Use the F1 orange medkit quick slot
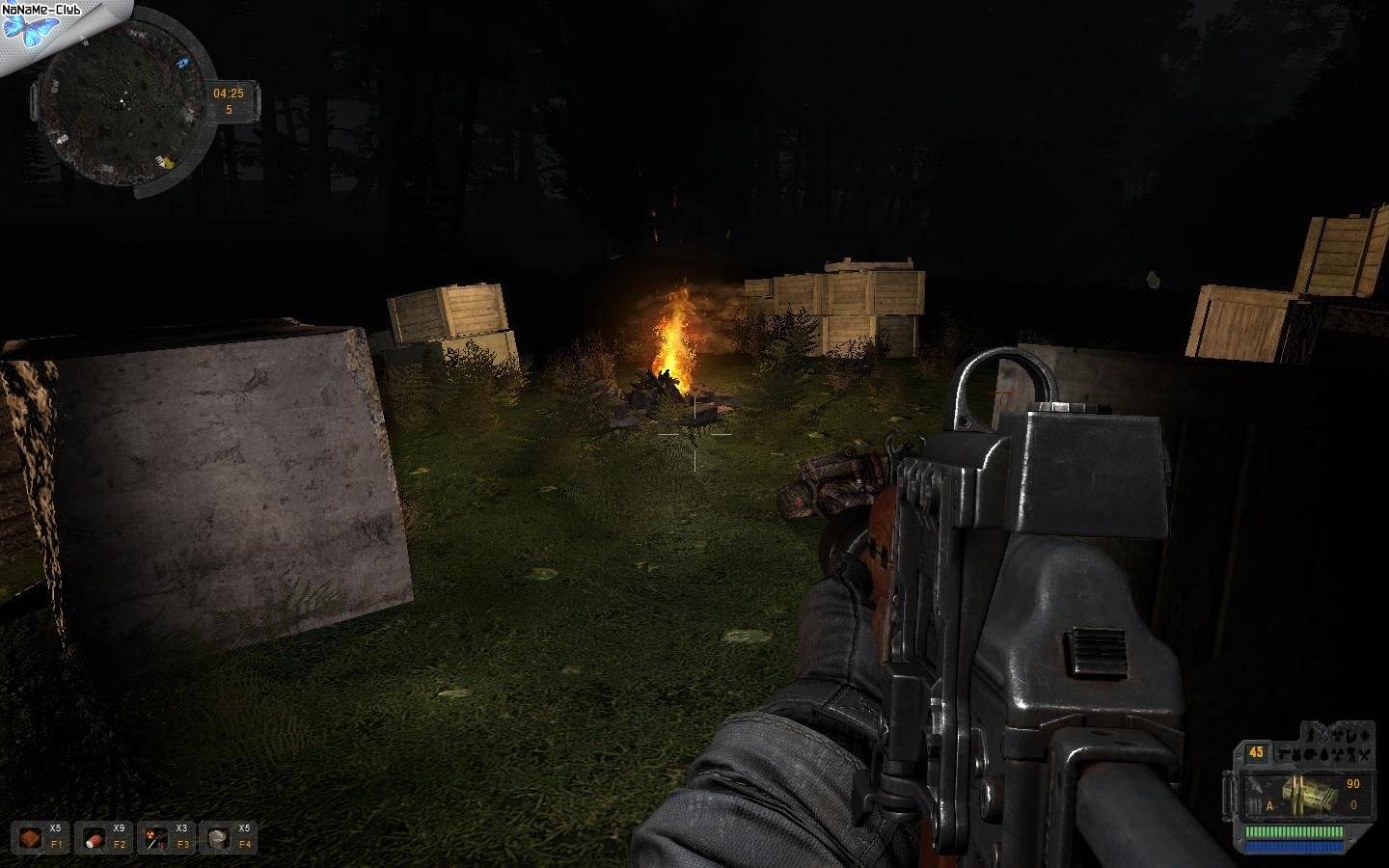Viewport: 1389px width, 868px height. click(x=29, y=836)
